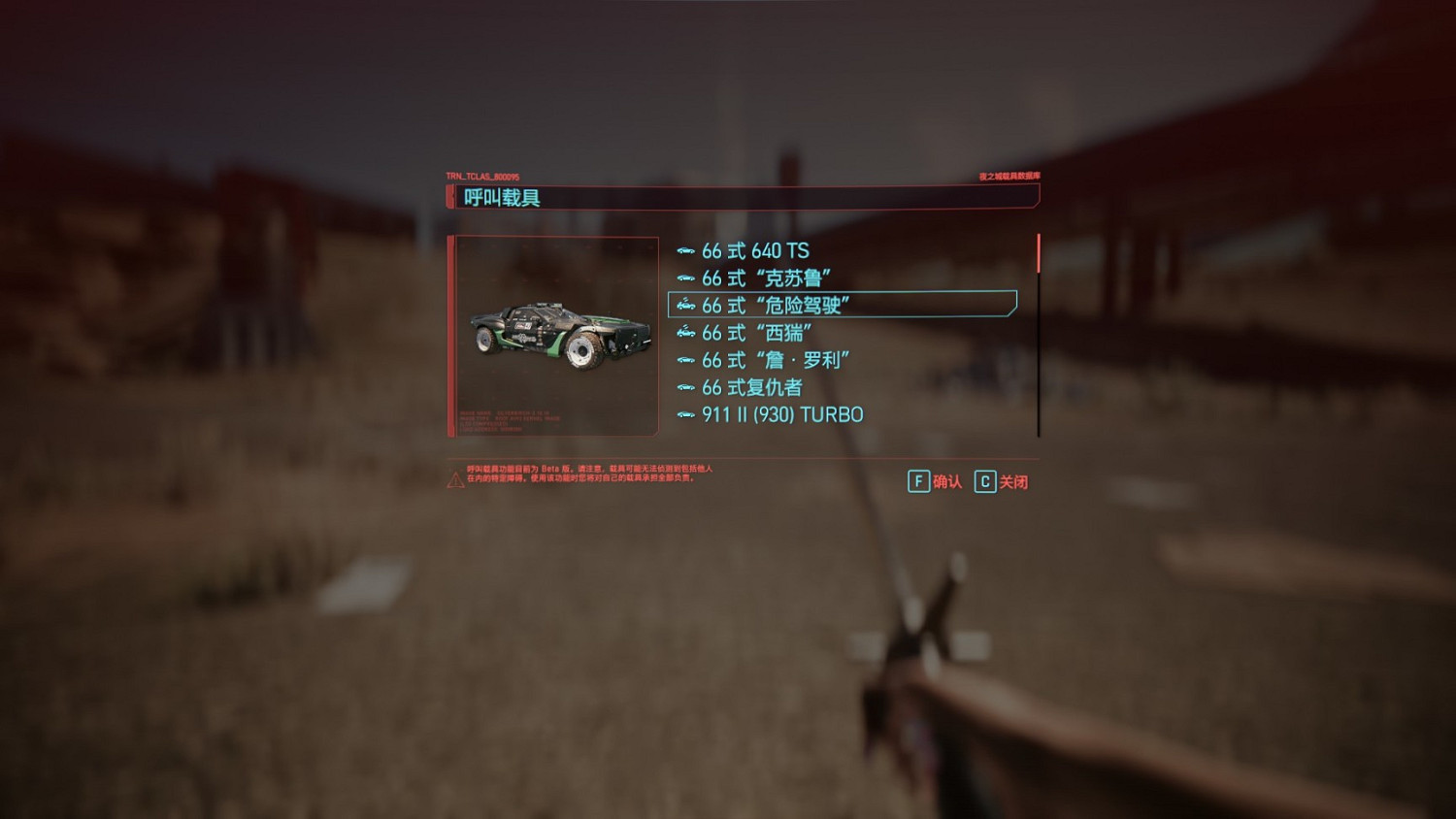Screen dimensions: 1456x819
Task: Click the F key icon next to 确认
Action: point(917,481)
